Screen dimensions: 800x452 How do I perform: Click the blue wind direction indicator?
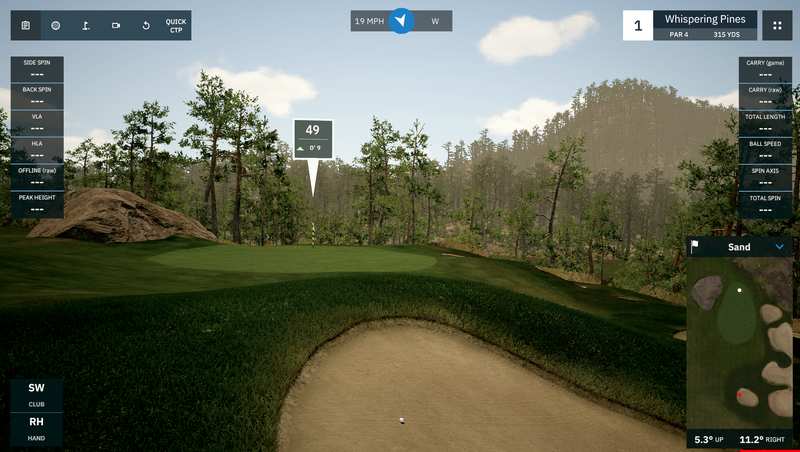(x=401, y=21)
